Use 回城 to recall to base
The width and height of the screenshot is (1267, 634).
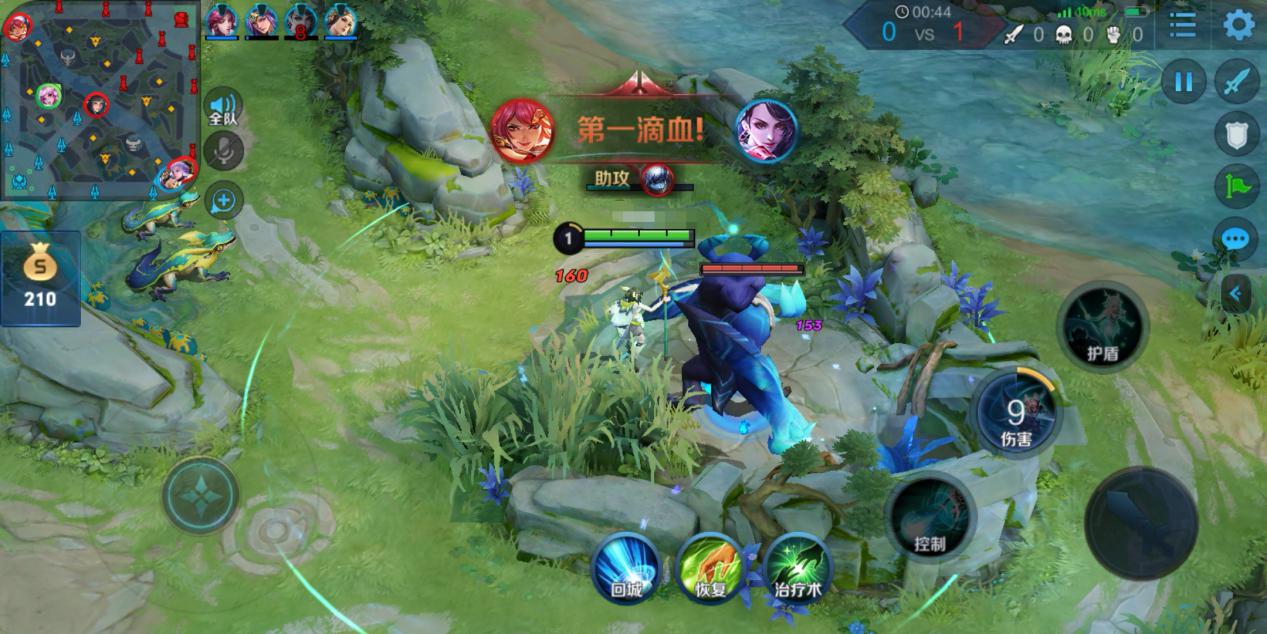tap(626, 567)
